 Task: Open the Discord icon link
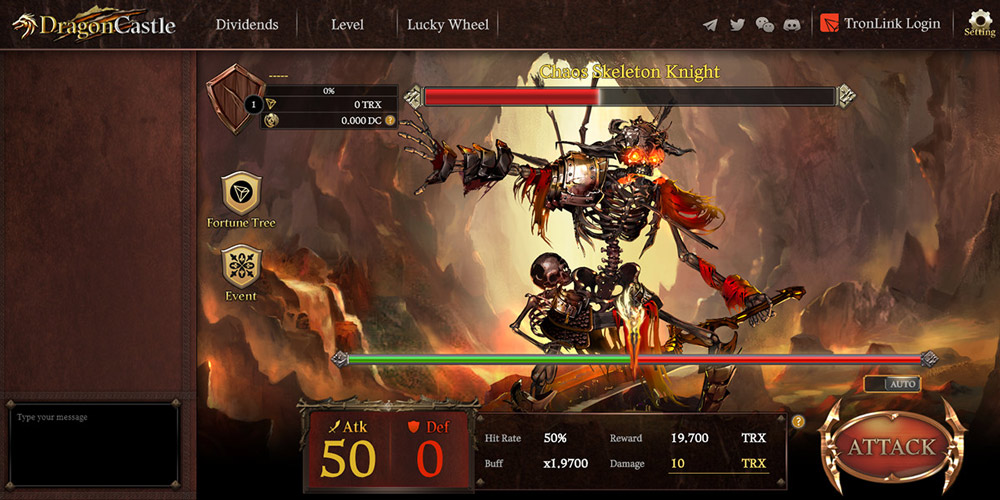(x=792, y=24)
